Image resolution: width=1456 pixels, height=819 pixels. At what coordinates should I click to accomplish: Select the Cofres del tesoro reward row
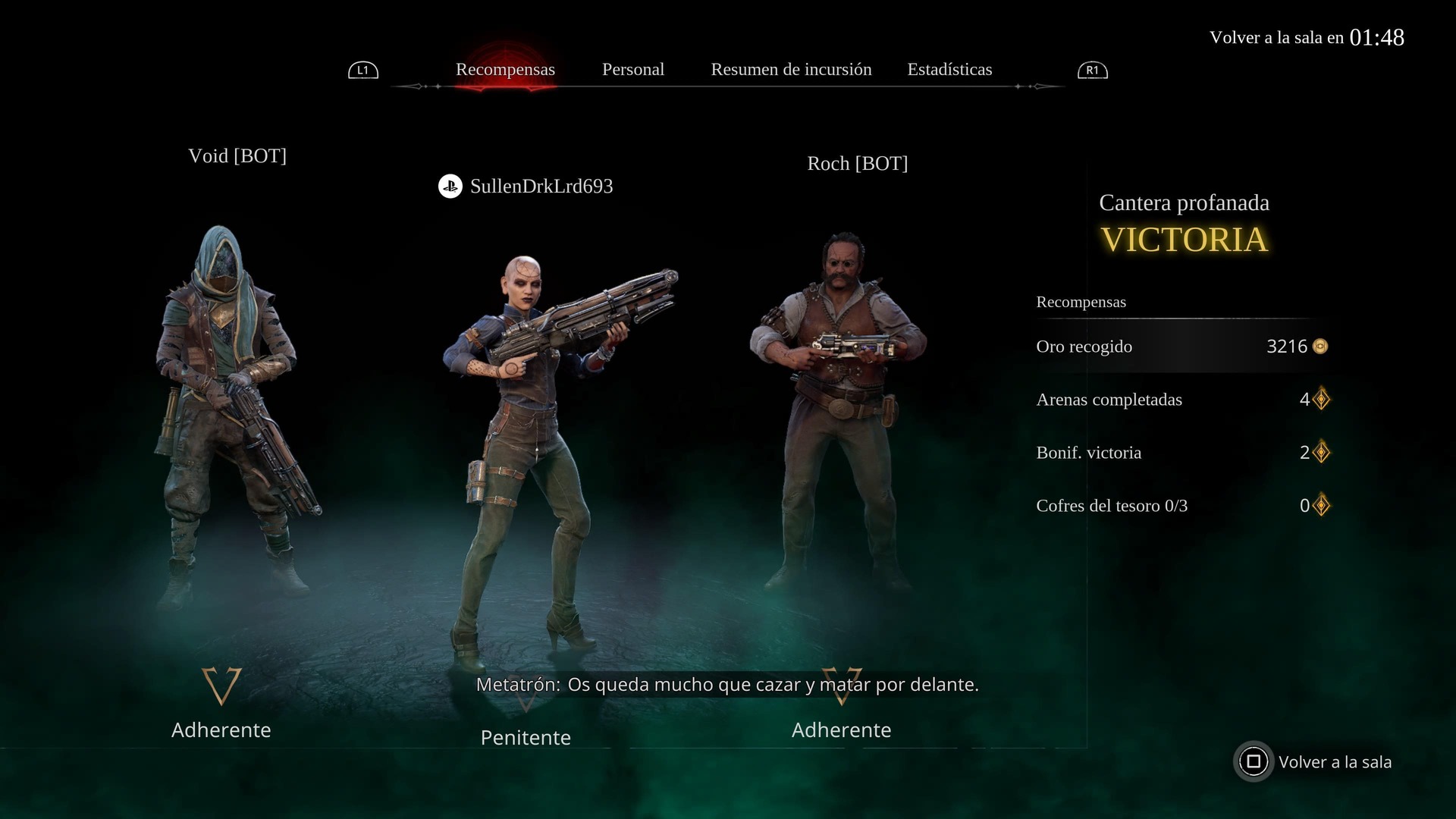click(1181, 506)
